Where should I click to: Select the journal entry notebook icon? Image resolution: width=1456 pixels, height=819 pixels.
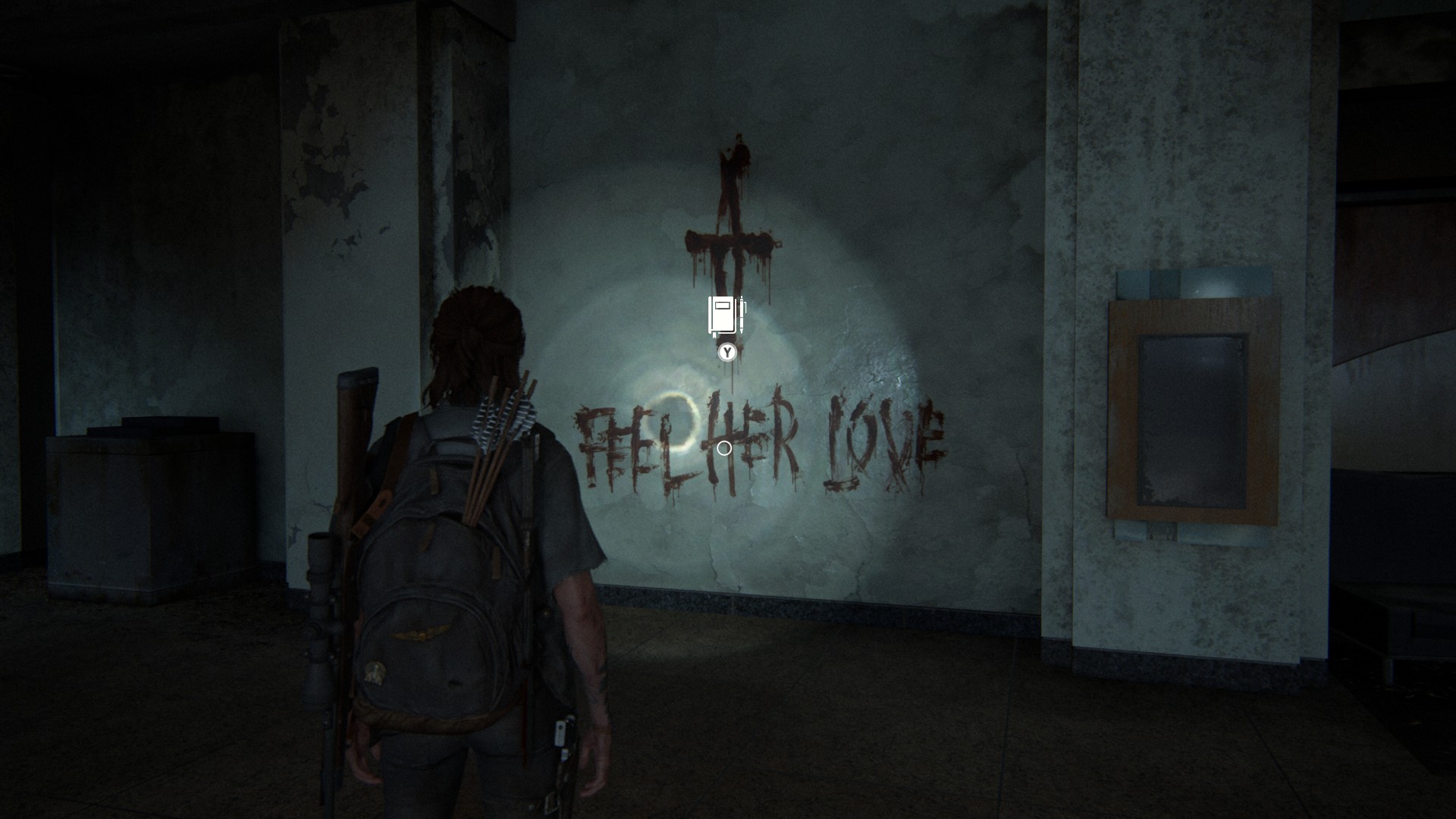726,315
